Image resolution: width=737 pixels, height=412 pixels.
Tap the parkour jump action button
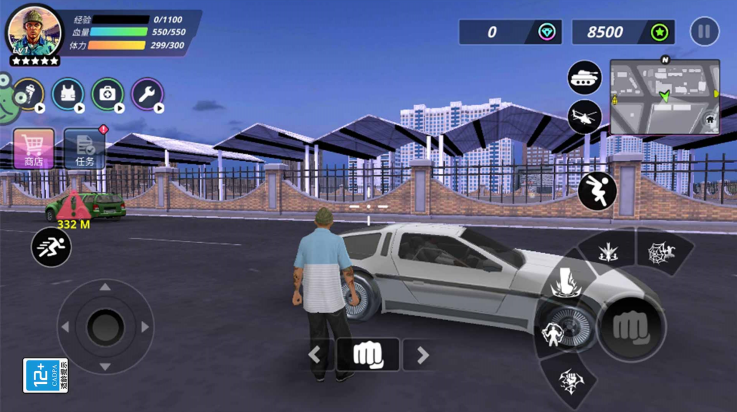597,190
